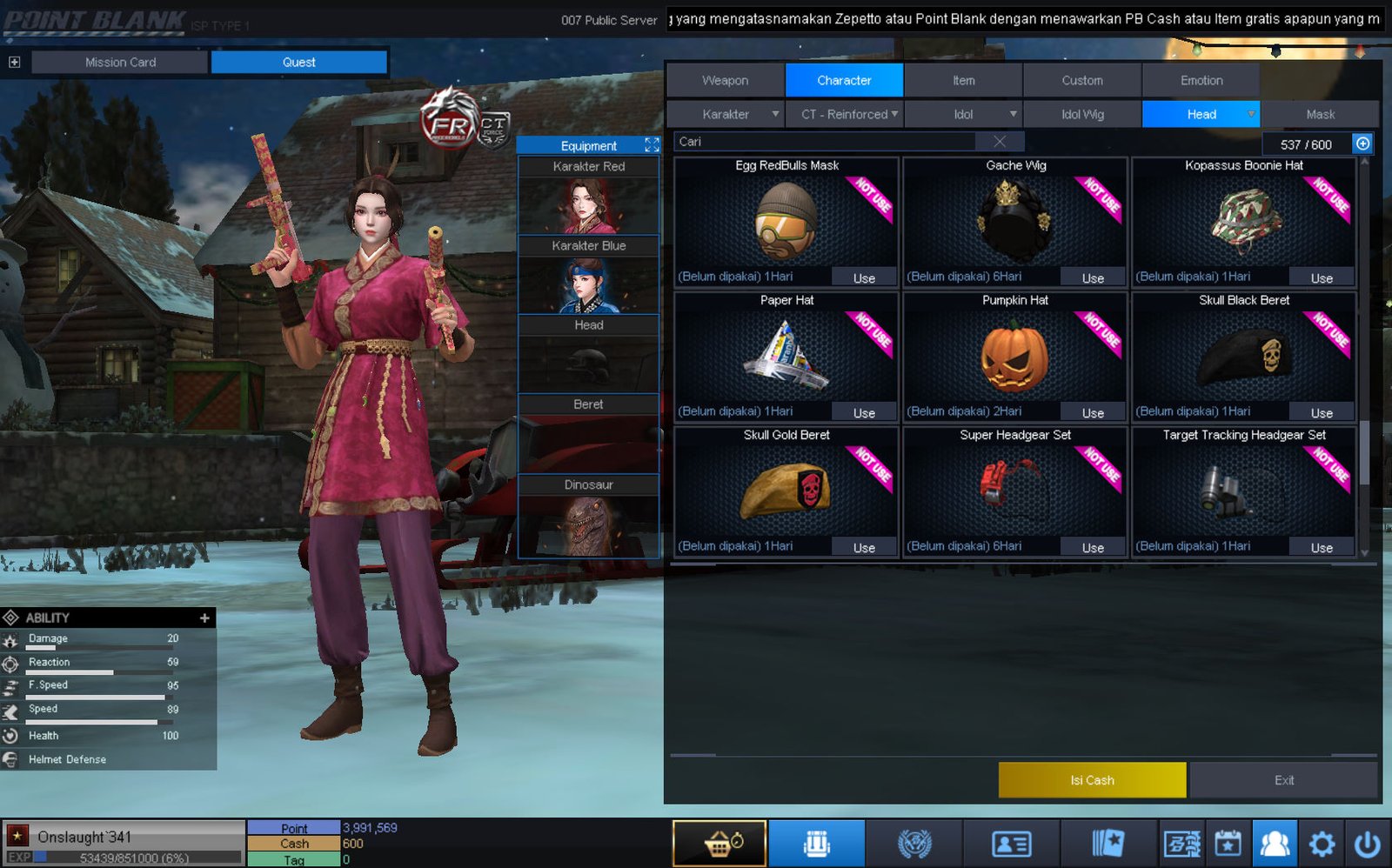Switch to the Weapon tab
Image resolution: width=1392 pixels, height=868 pixels.
725,80
